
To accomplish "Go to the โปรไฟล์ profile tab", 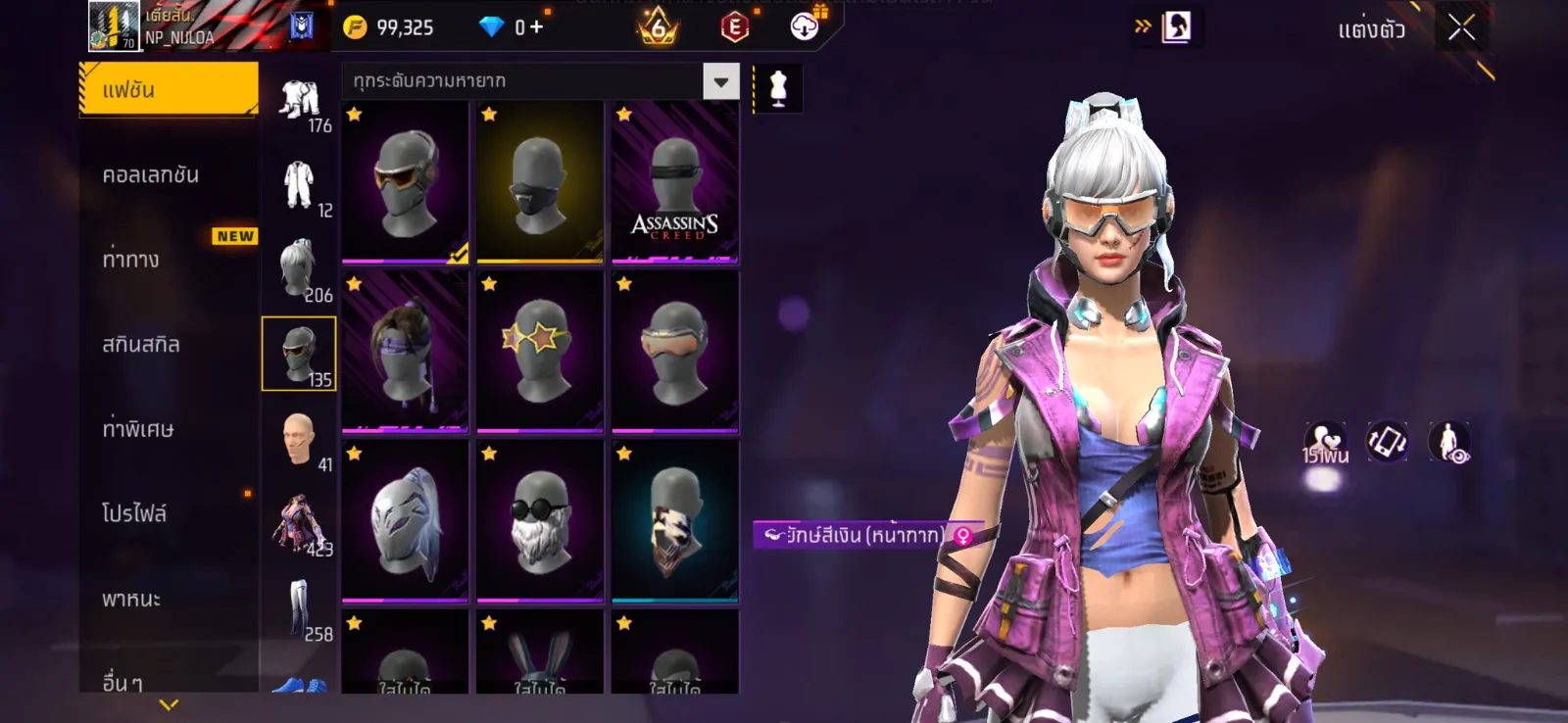I will click(134, 513).
